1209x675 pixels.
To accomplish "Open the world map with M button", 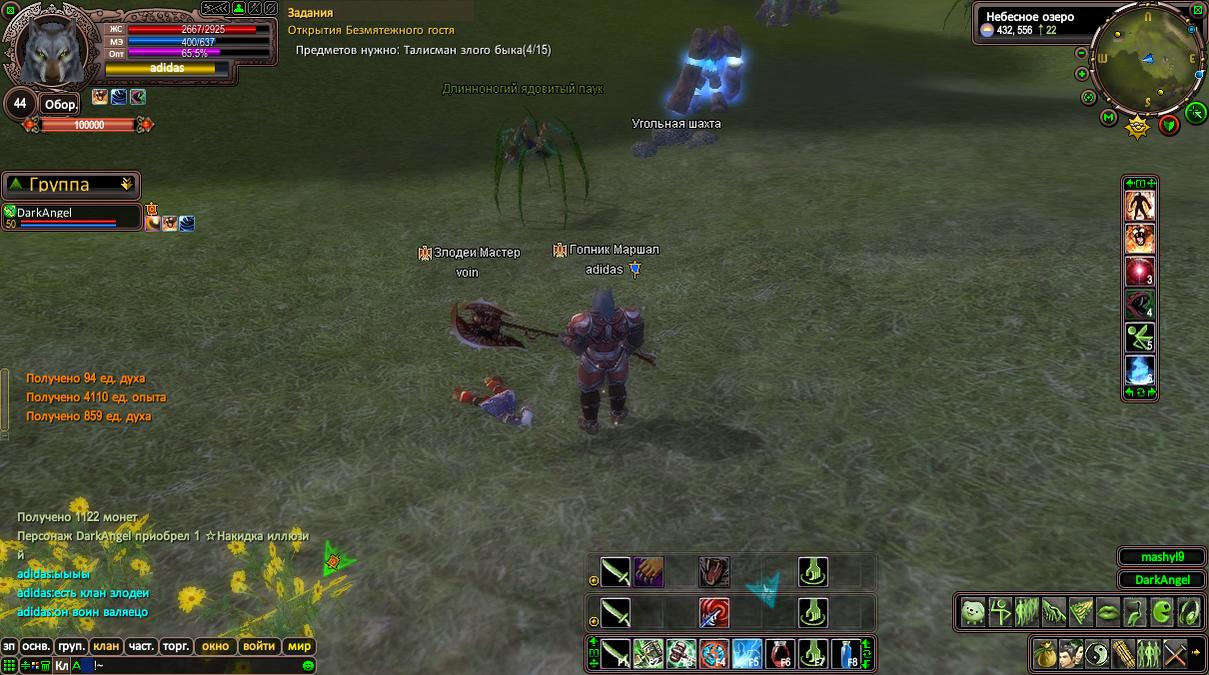I will point(1108,118).
